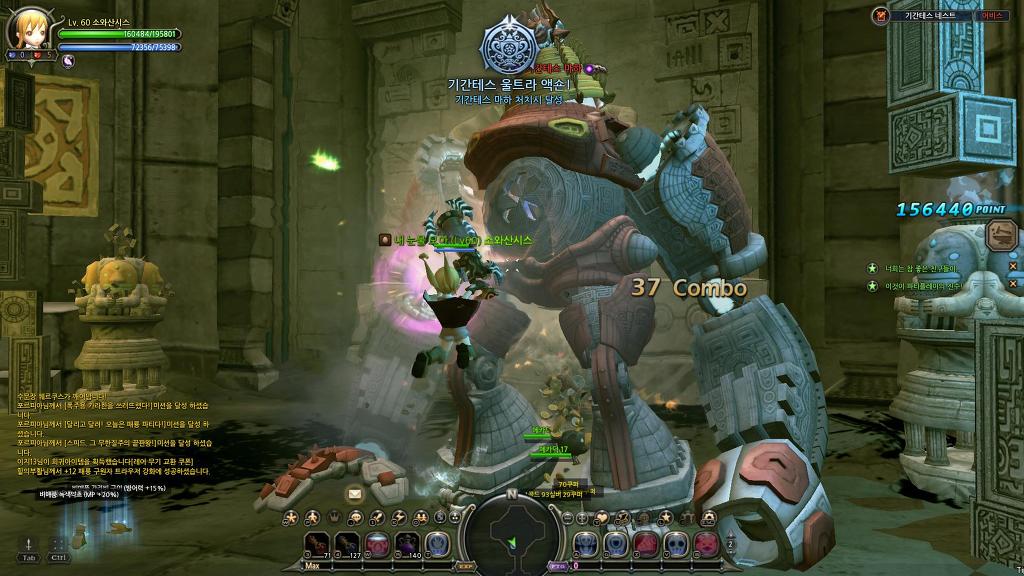Close the first mission notification
The height and width of the screenshot is (576, 1024).
tap(1012, 267)
